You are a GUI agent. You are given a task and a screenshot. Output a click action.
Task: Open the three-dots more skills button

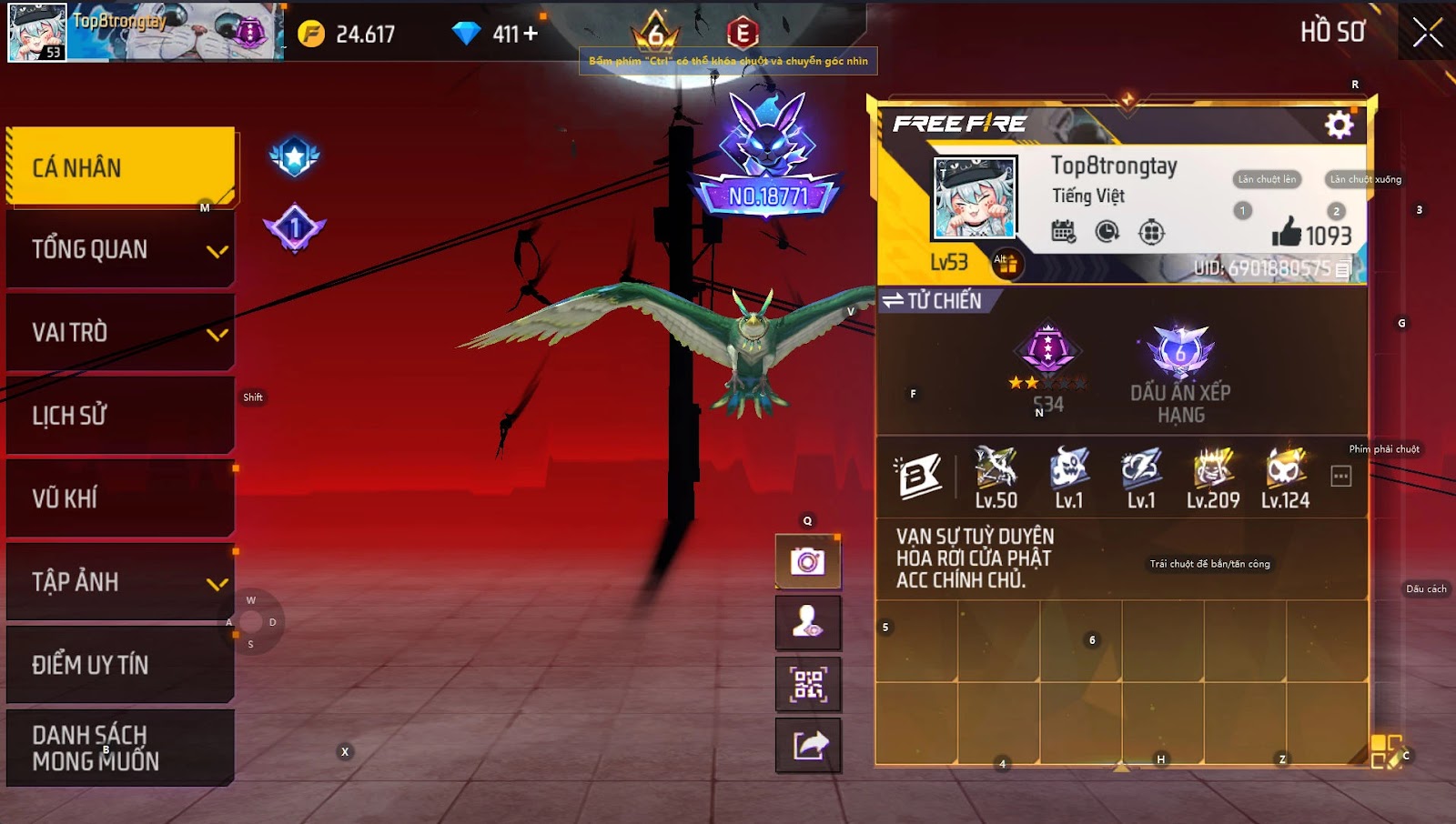(1340, 477)
